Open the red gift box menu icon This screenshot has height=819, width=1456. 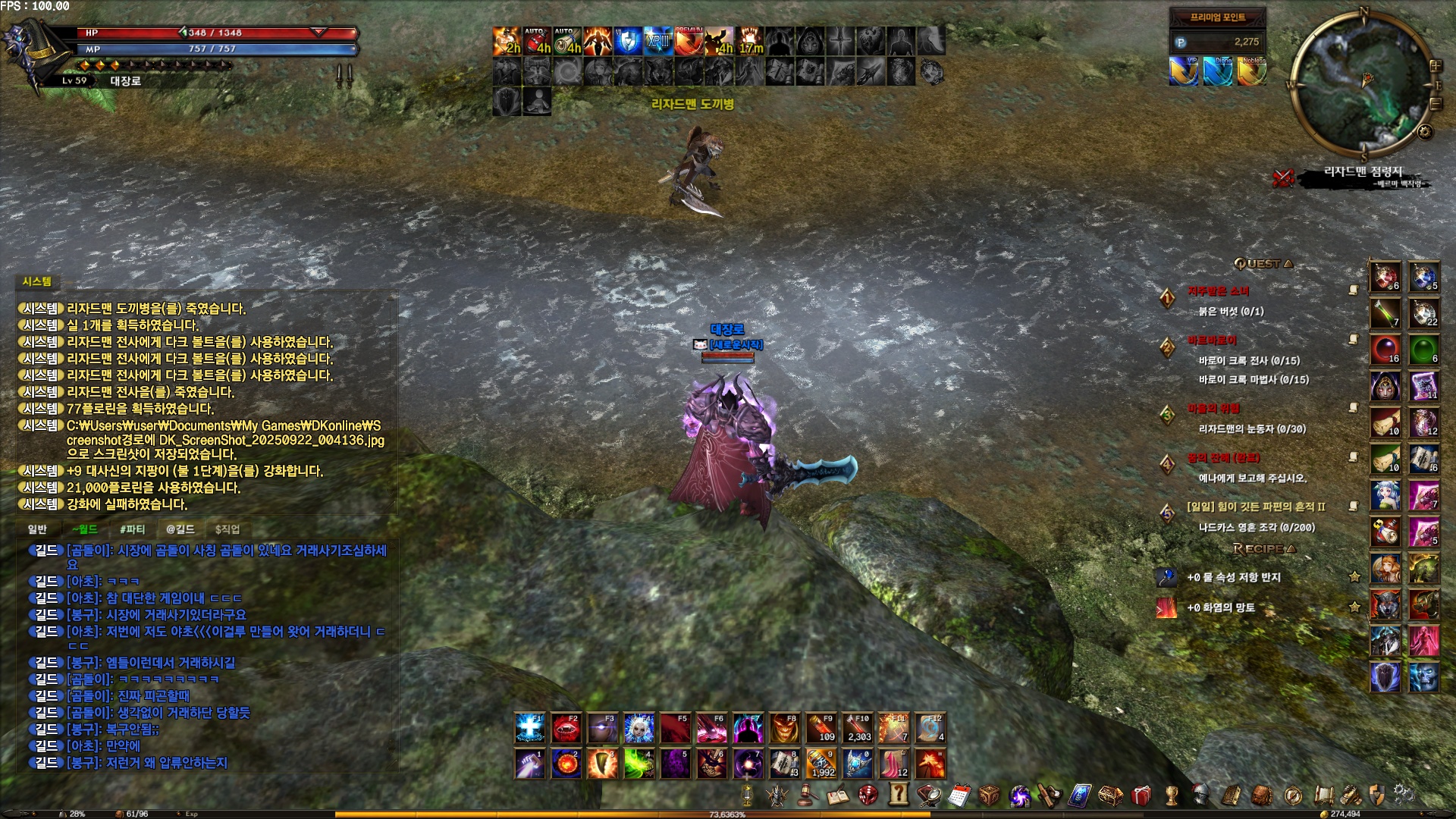(x=1141, y=795)
